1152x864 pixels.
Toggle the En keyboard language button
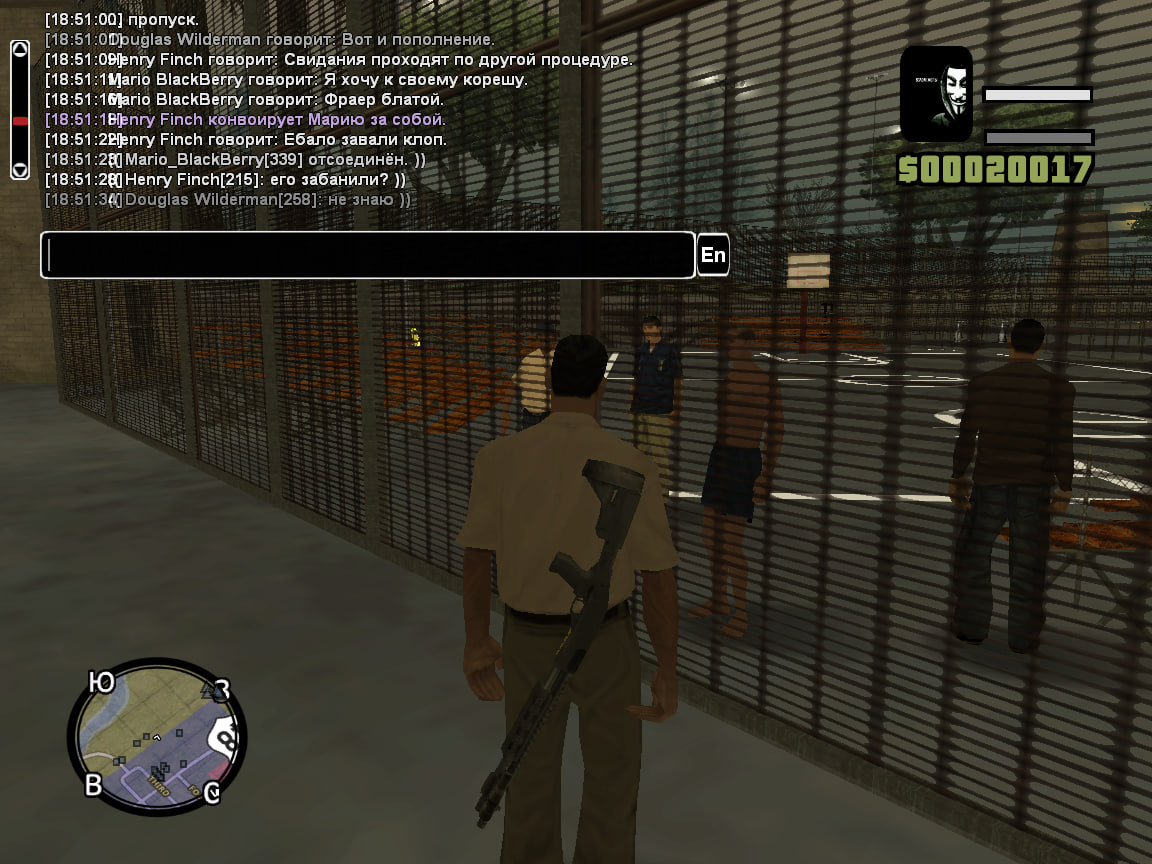(x=713, y=255)
